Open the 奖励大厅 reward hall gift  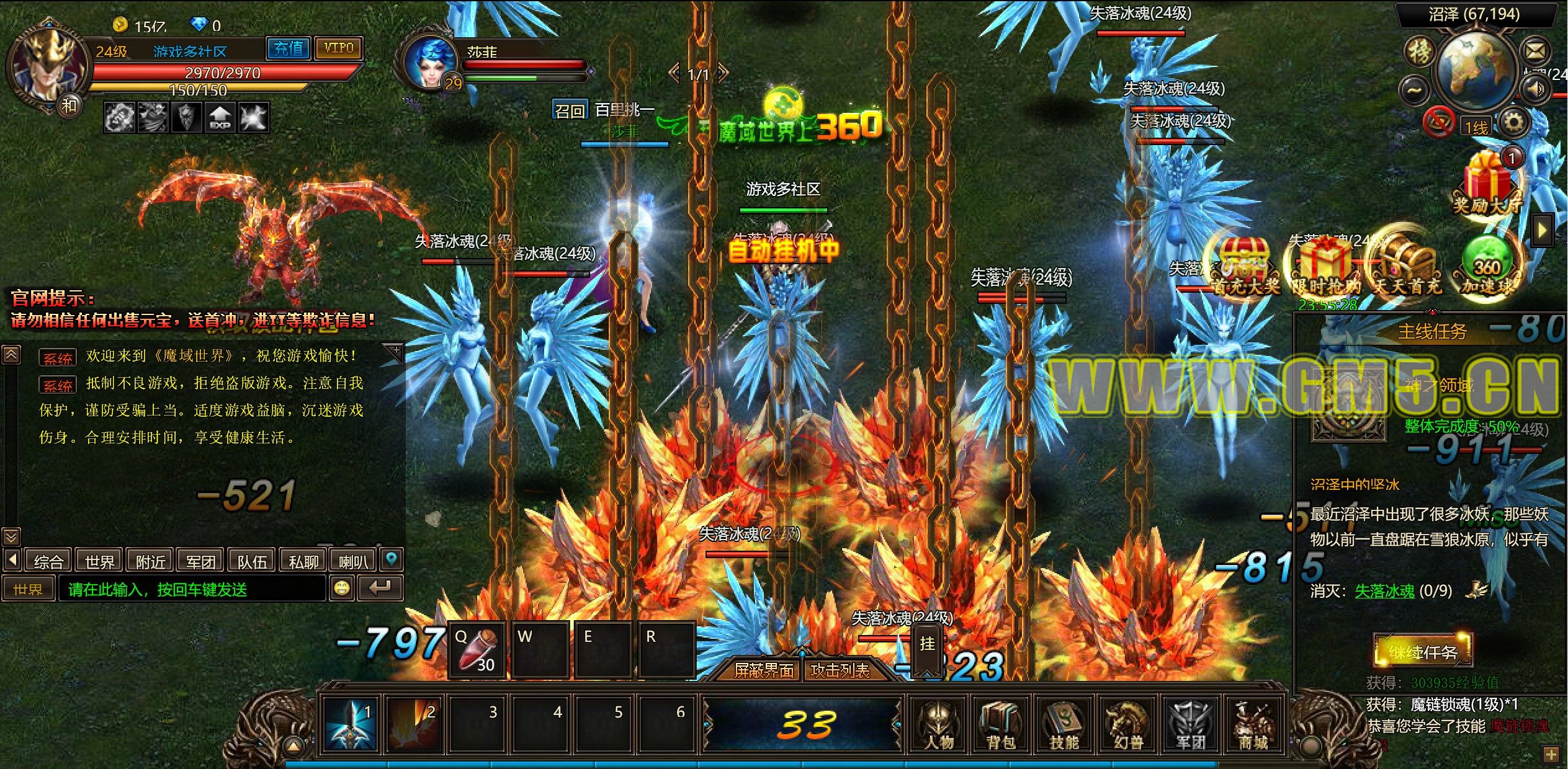[1487, 183]
